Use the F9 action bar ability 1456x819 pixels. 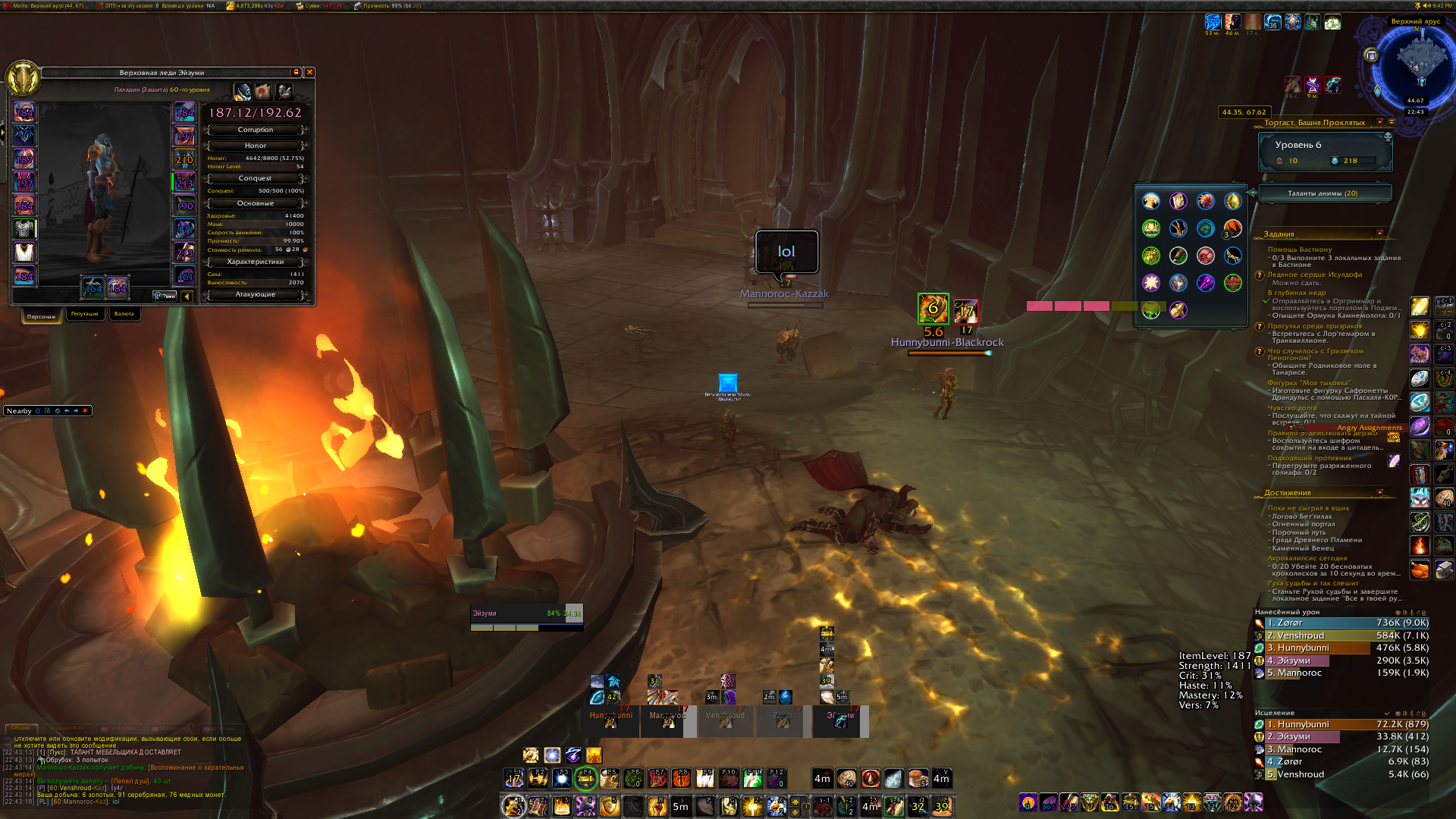coord(704,778)
